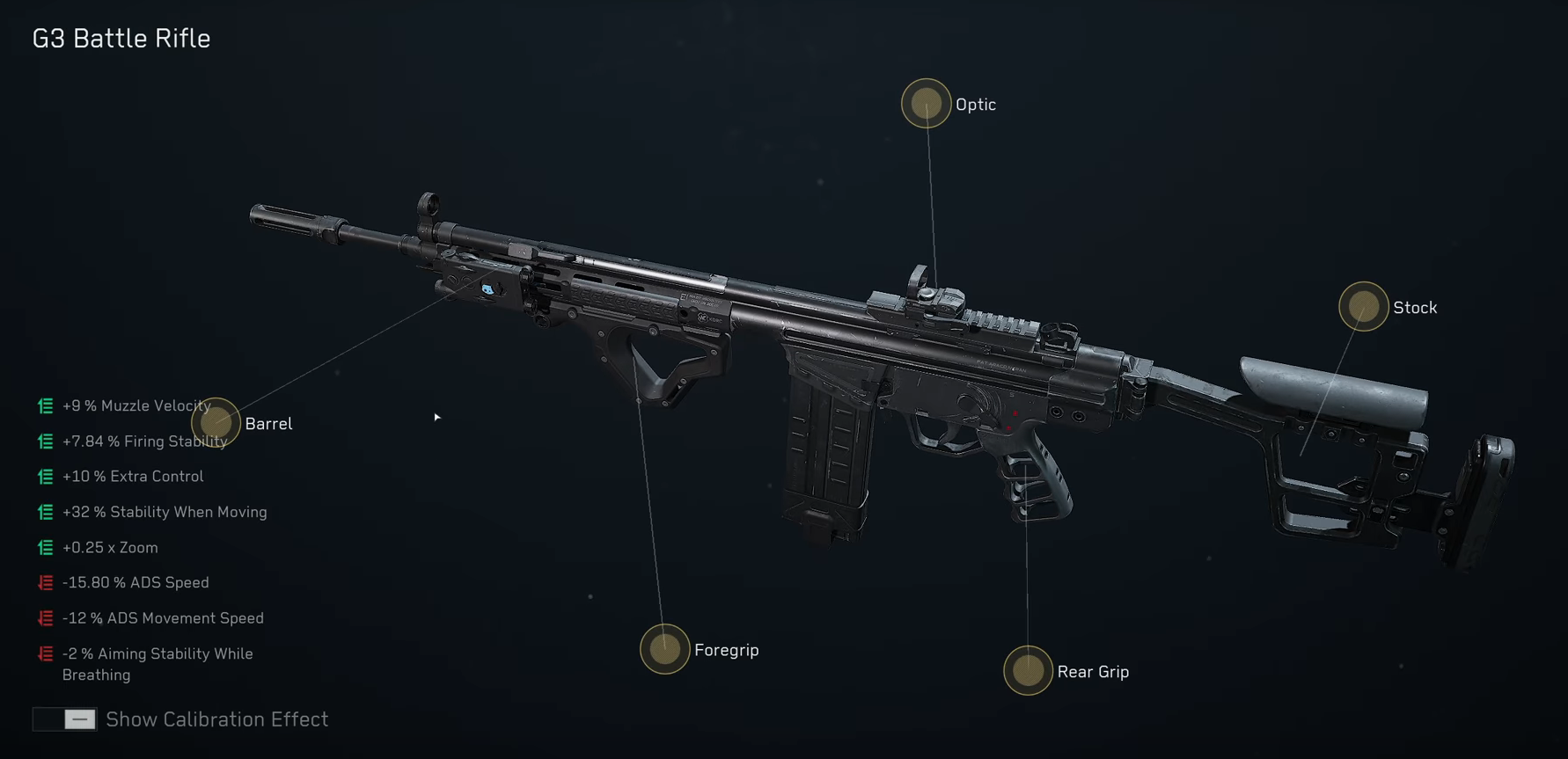This screenshot has width=1568, height=759.
Task: Click the +32 % Stability When Moving entry
Action: click(164, 512)
